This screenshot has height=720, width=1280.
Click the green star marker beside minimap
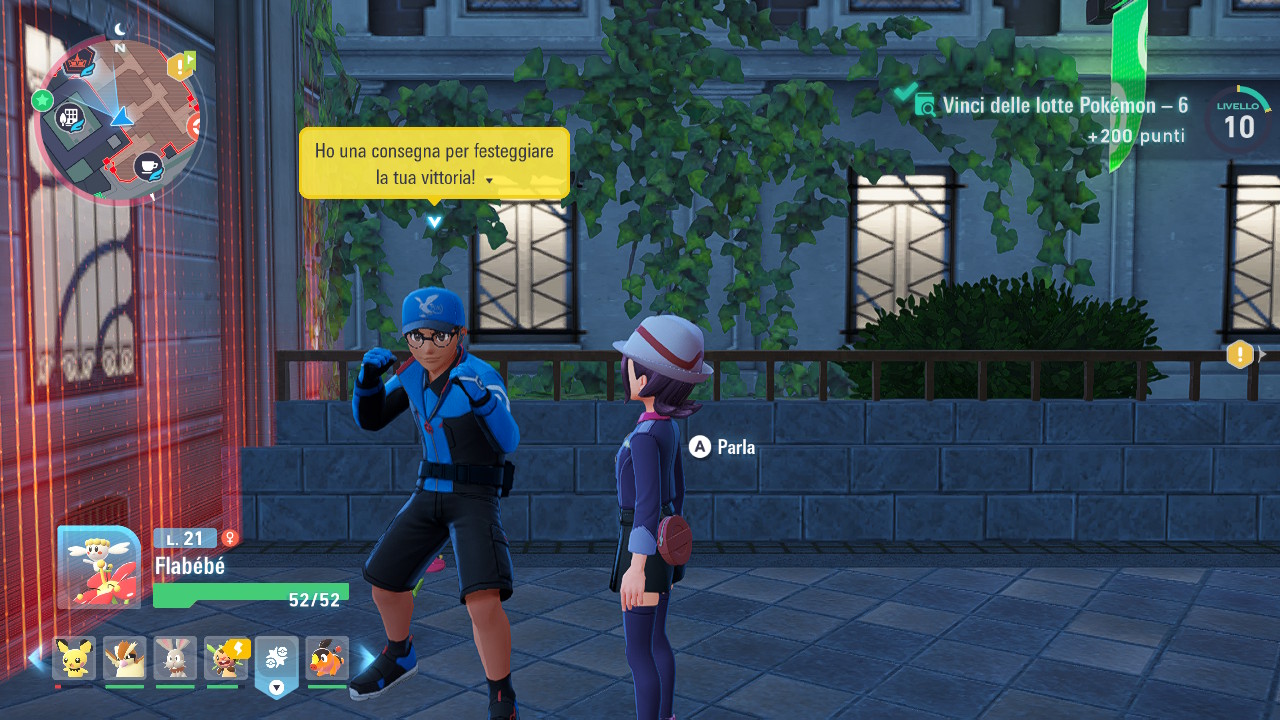(42, 100)
